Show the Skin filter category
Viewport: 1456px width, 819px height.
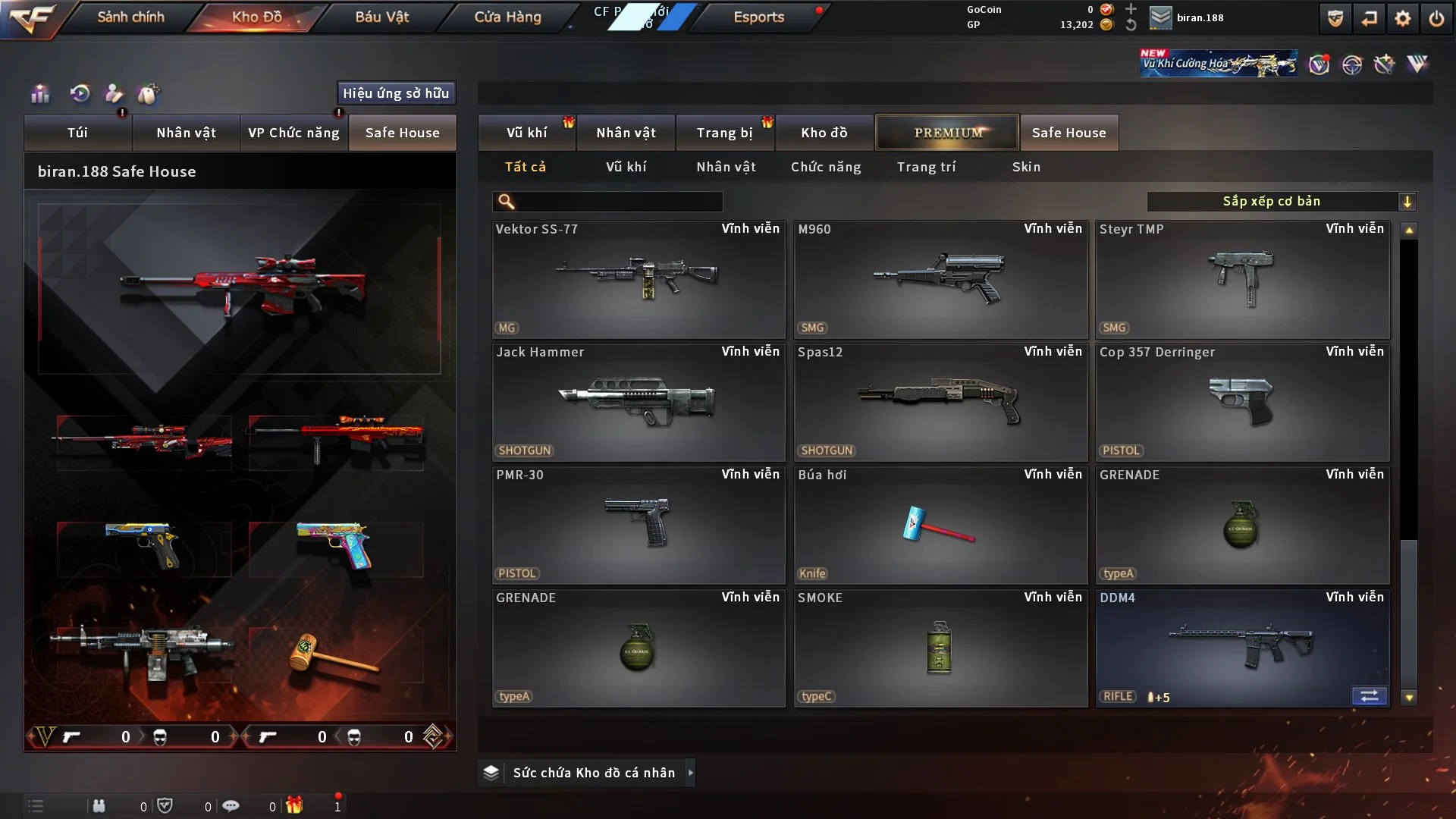coord(1026,167)
